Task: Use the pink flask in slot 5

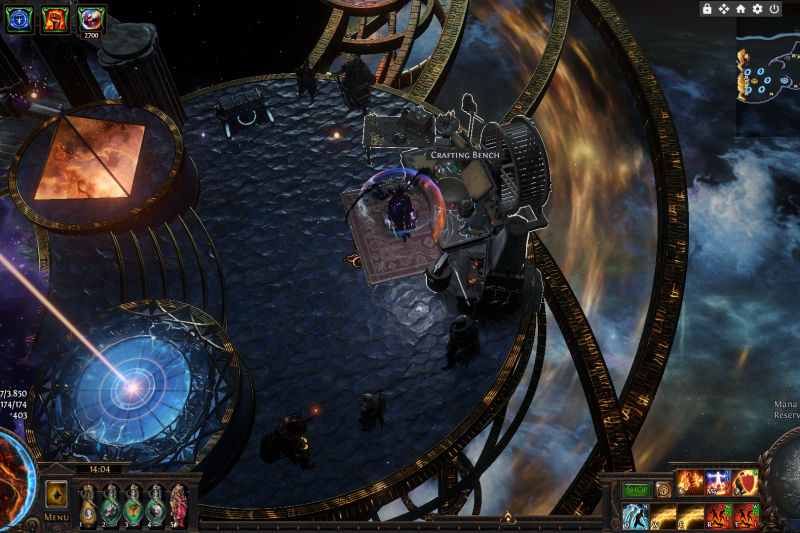Action: [179, 504]
